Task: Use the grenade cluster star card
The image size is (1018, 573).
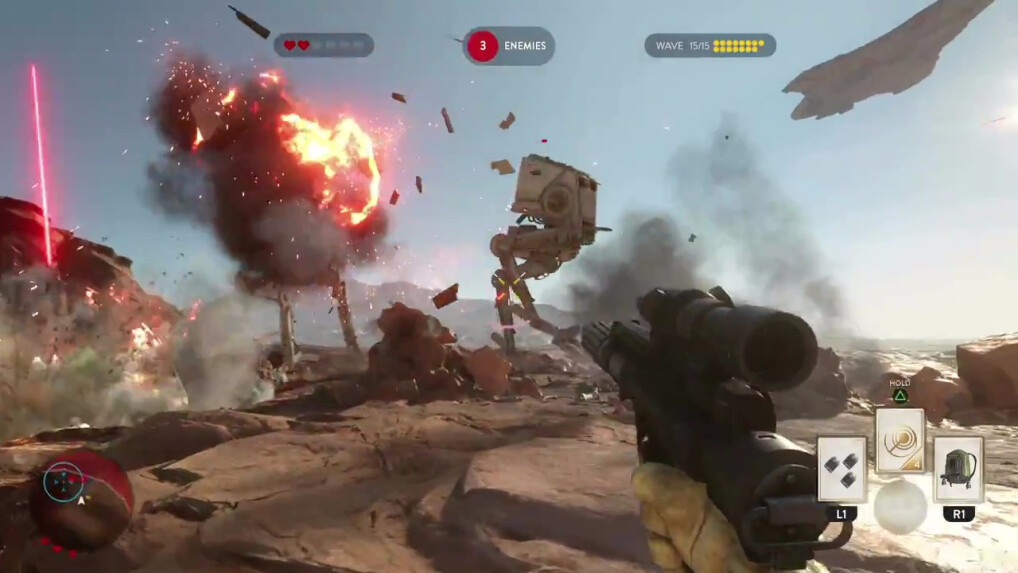Action: (841, 468)
